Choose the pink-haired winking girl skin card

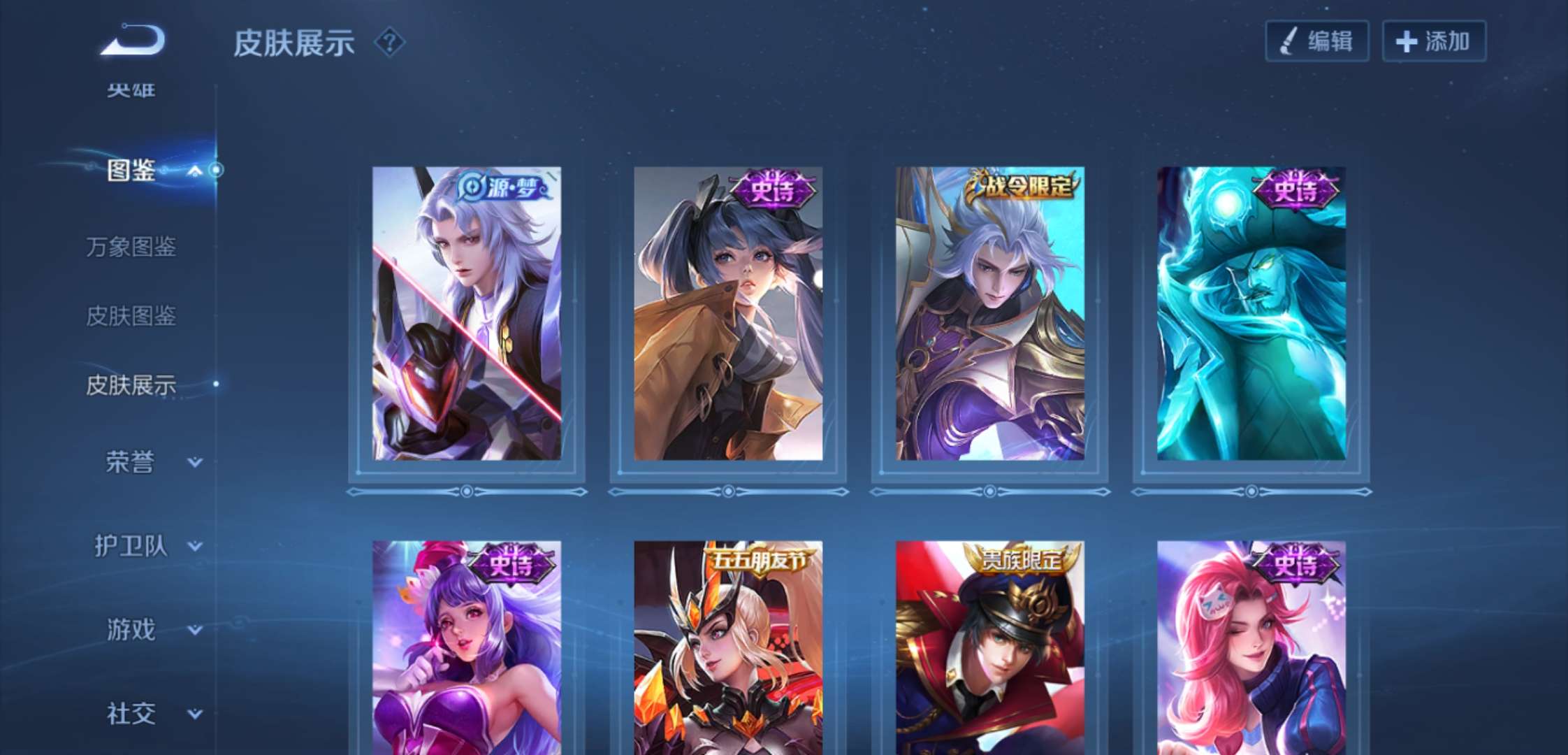click(x=1251, y=647)
